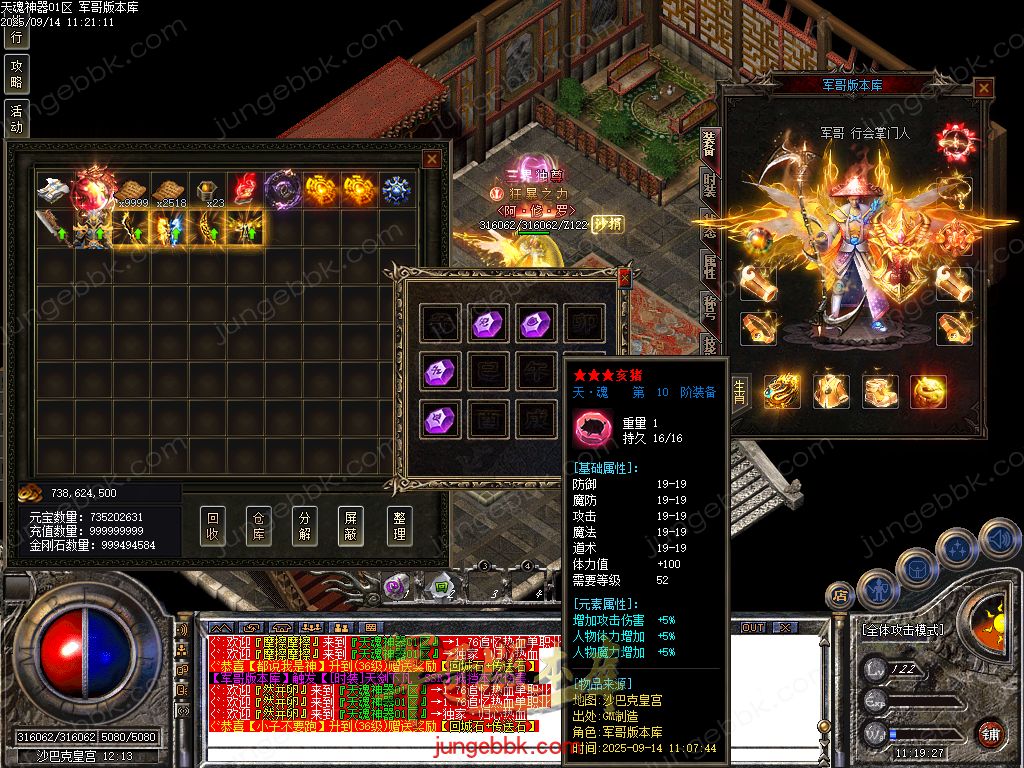Click the 屏蔽 block button
1024x768 pixels.
pyautogui.click(x=352, y=525)
